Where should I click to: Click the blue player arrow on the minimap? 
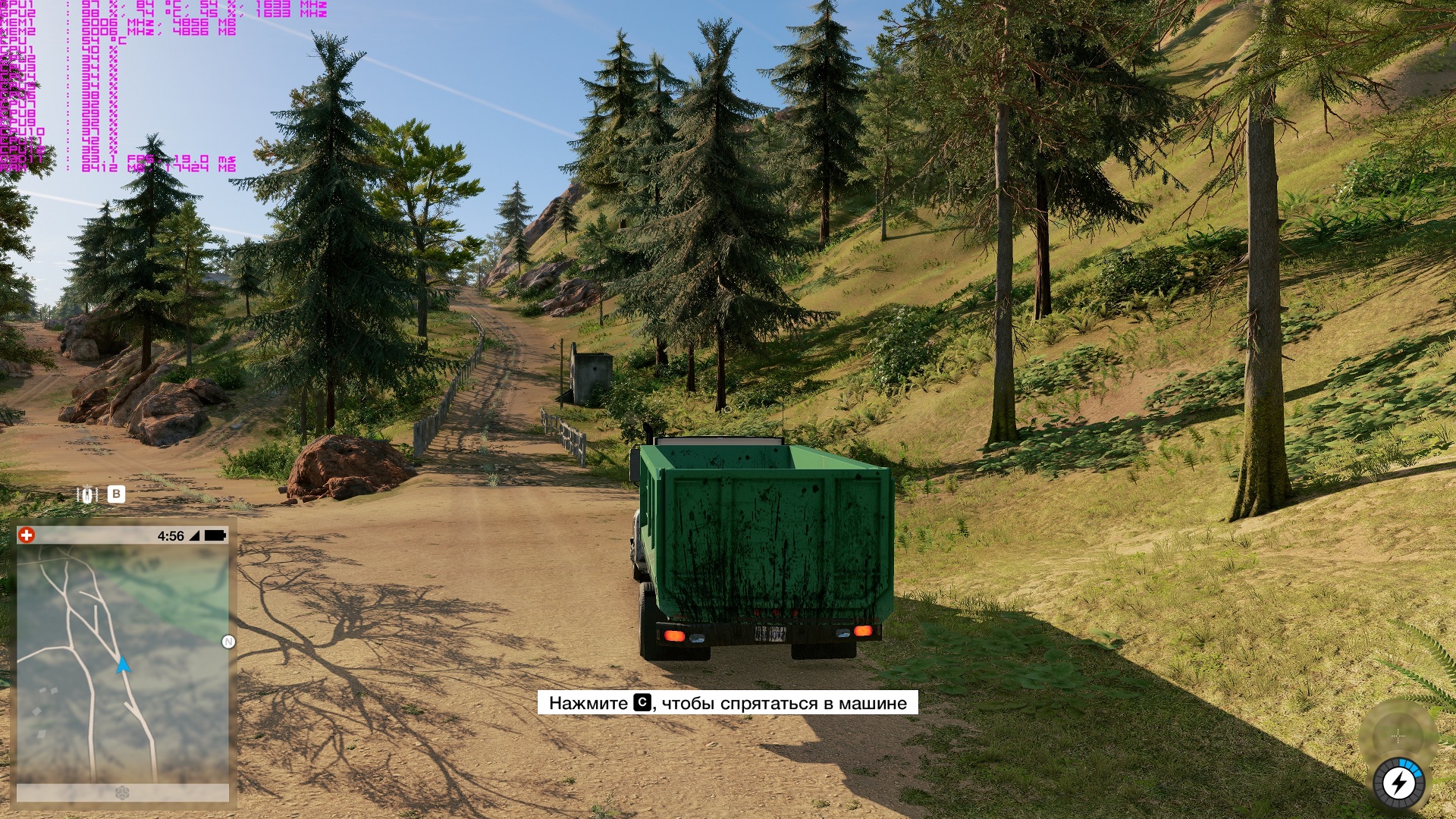click(123, 666)
